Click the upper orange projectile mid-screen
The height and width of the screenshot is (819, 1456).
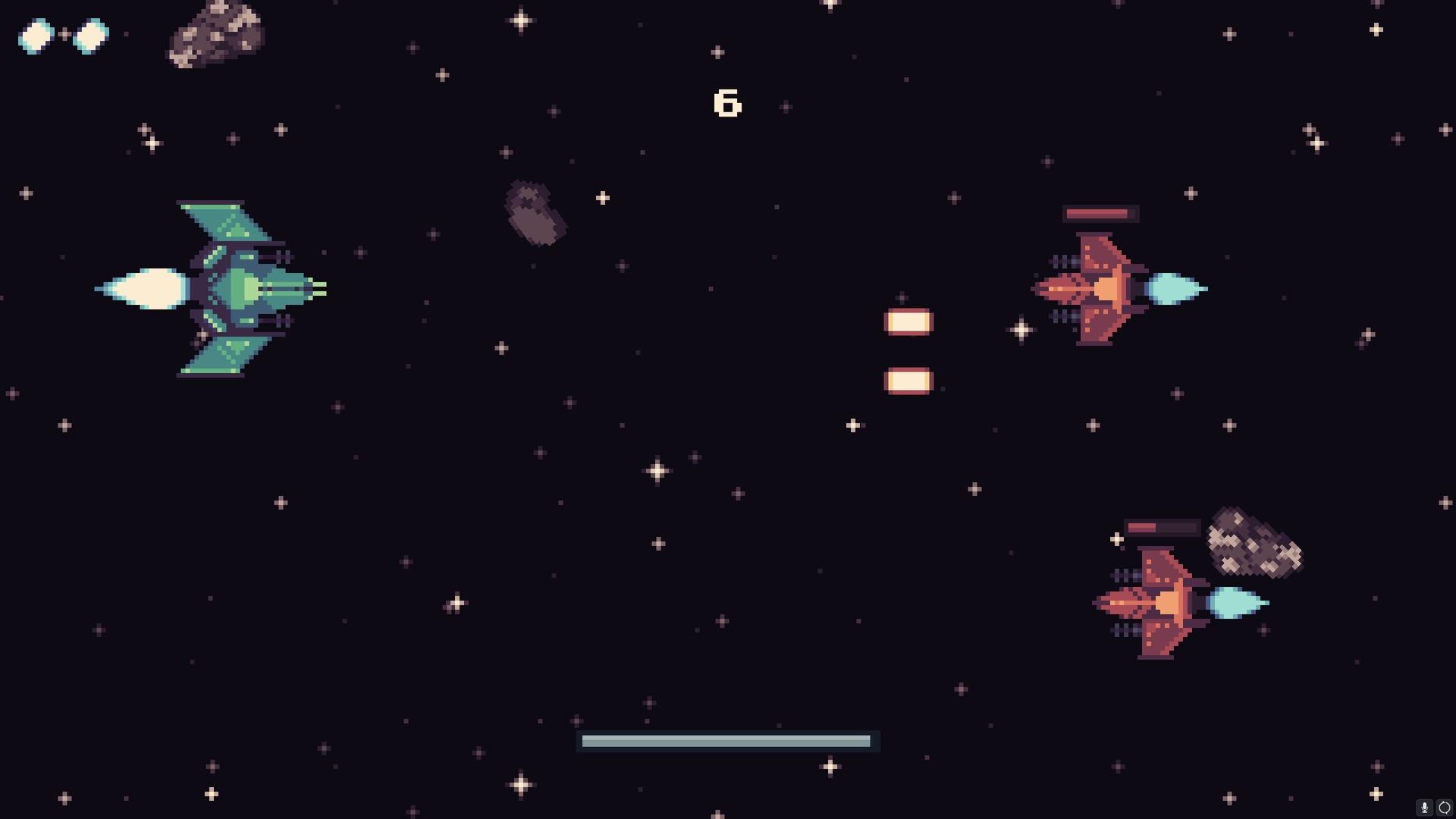tap(907, 321)
